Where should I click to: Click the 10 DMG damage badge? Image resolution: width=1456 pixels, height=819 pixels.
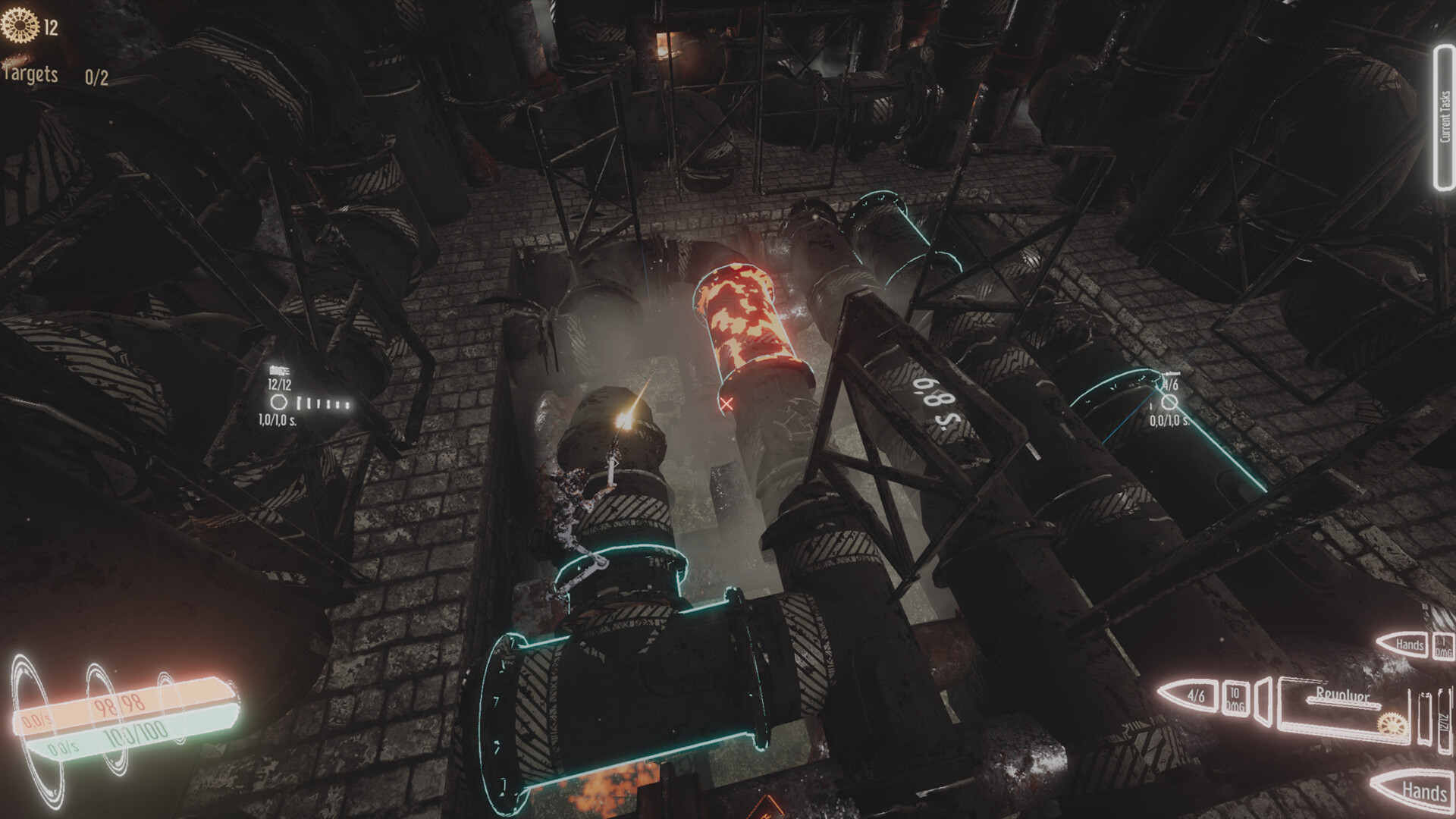[x=1235, y=698]
